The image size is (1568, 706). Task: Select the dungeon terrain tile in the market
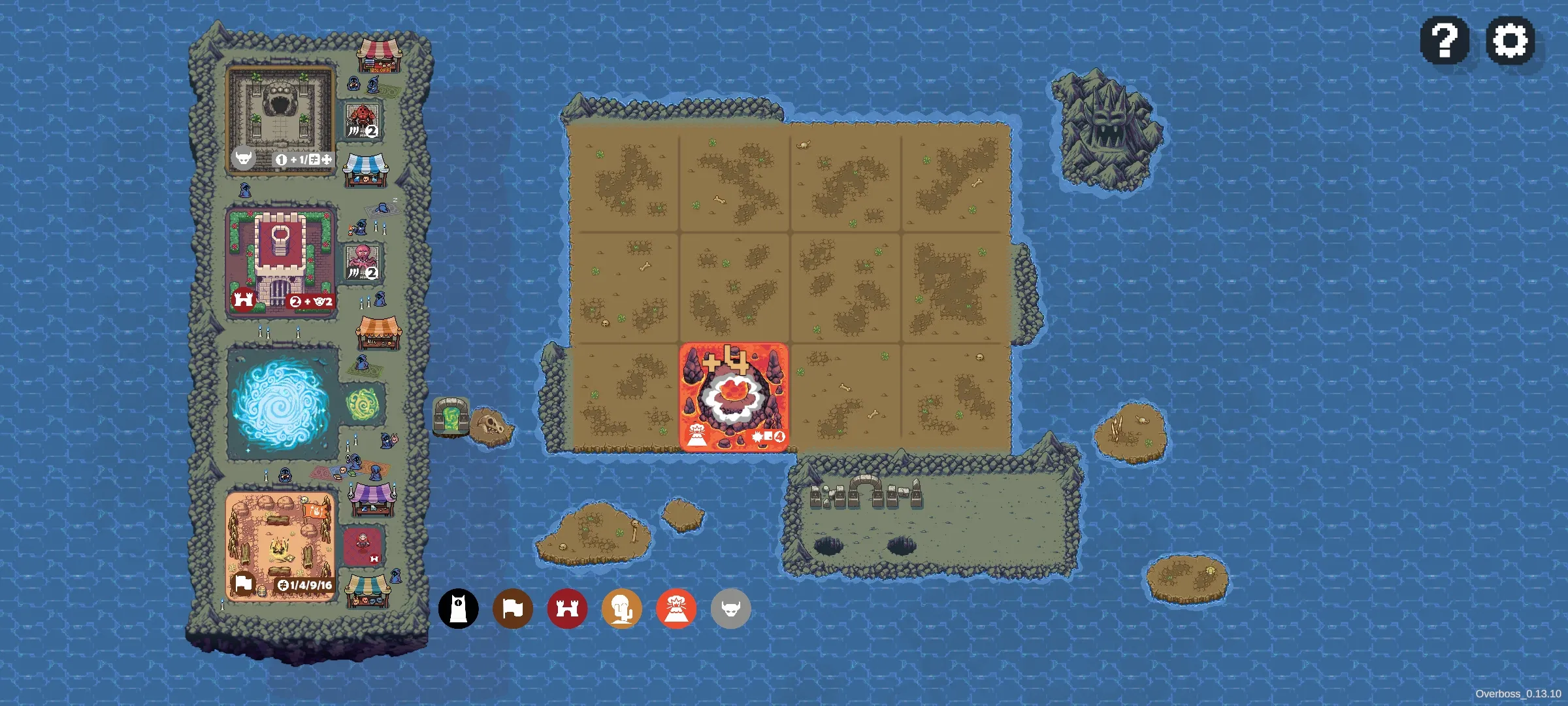[x=280, y=119]
